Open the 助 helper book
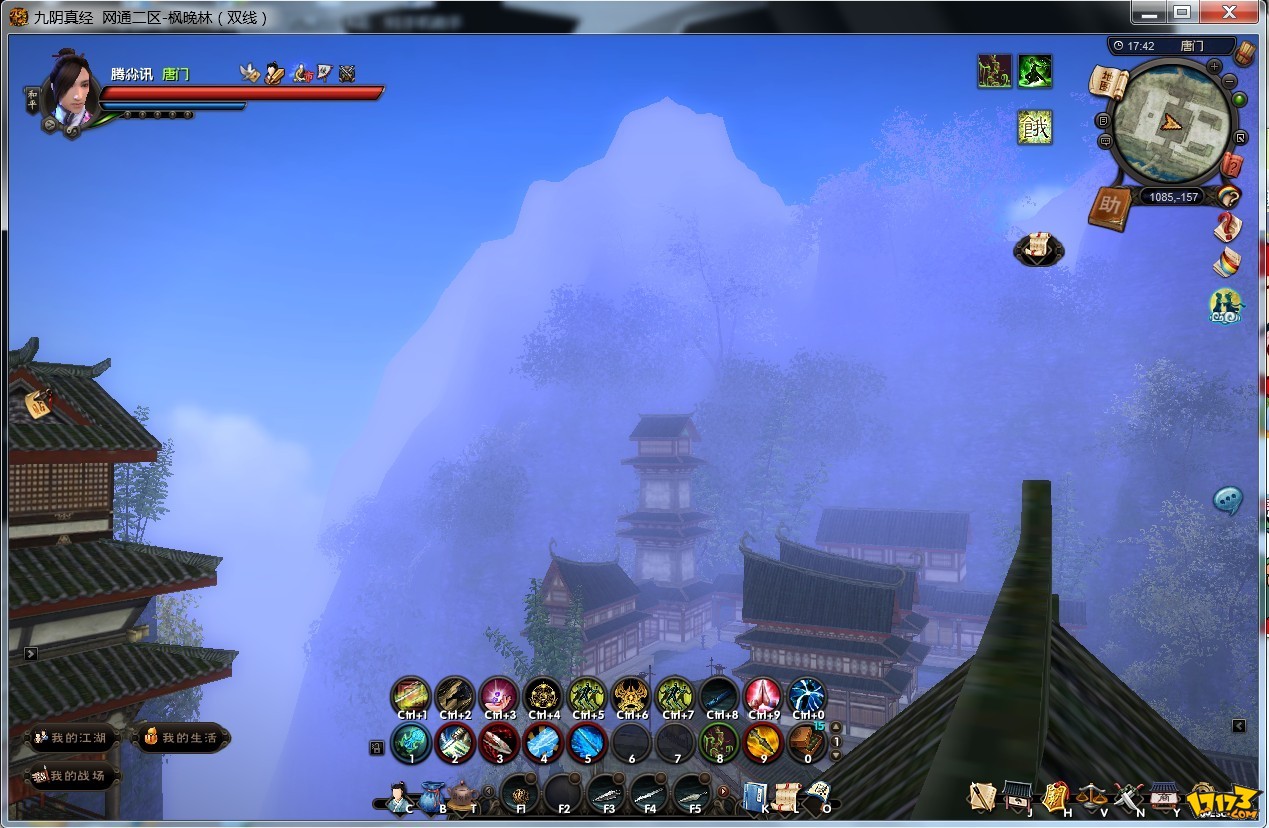Image resolution: width=1269 pixels, height=828 pixels. coord(1109,208)
